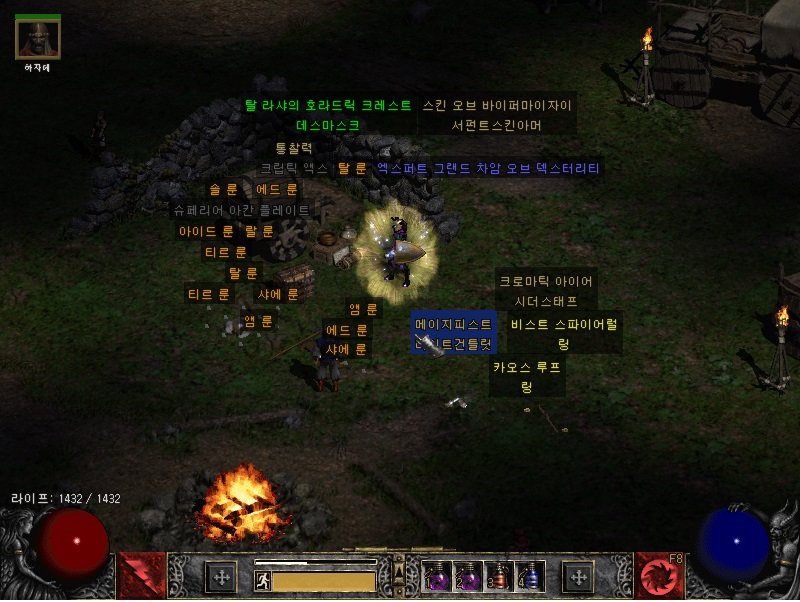Toggle the run/walk button
The height and width of the screenshot is (602, 800).
coord(262,579)
